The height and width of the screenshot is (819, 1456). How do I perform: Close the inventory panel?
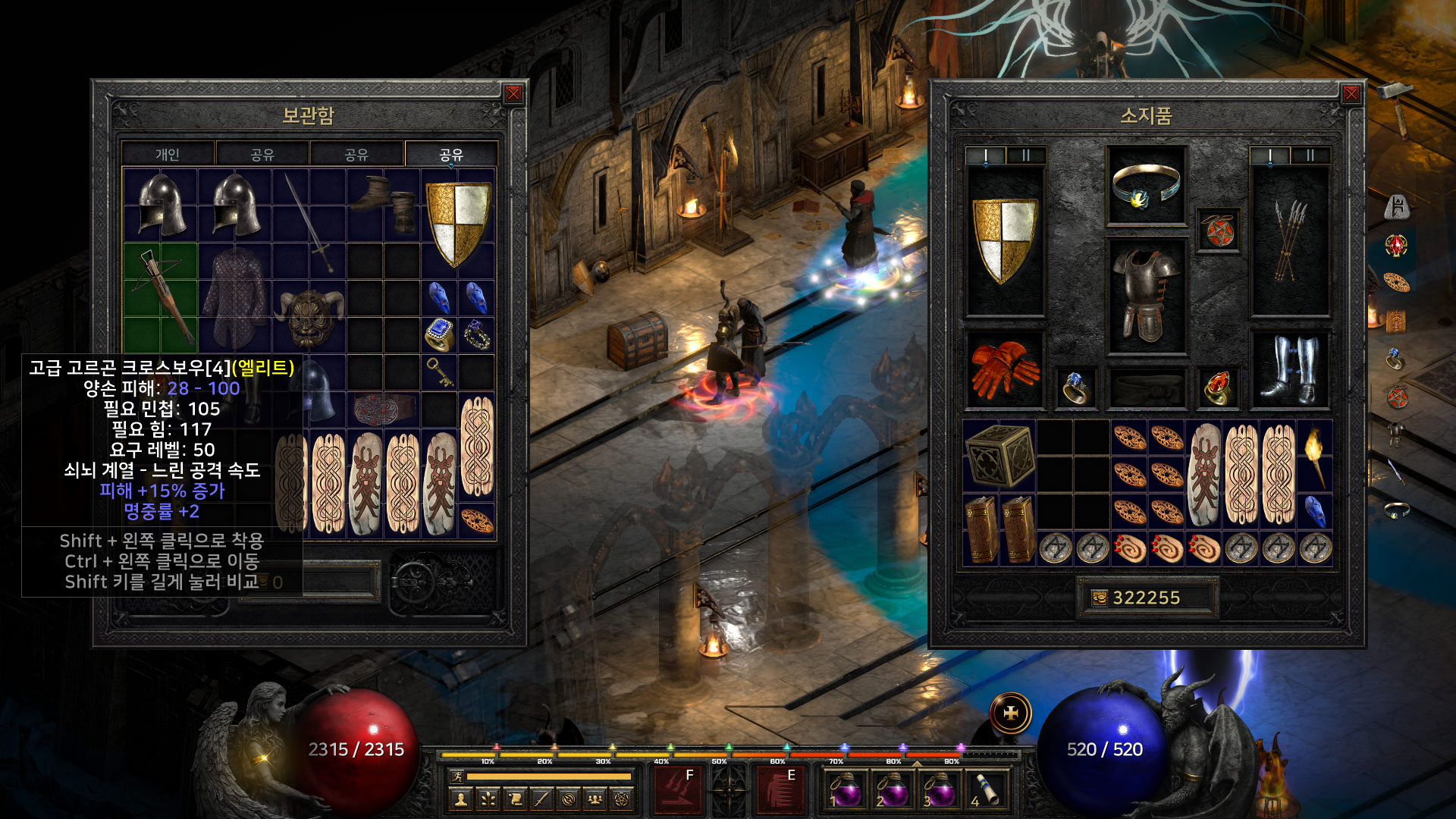[1351, 94]
